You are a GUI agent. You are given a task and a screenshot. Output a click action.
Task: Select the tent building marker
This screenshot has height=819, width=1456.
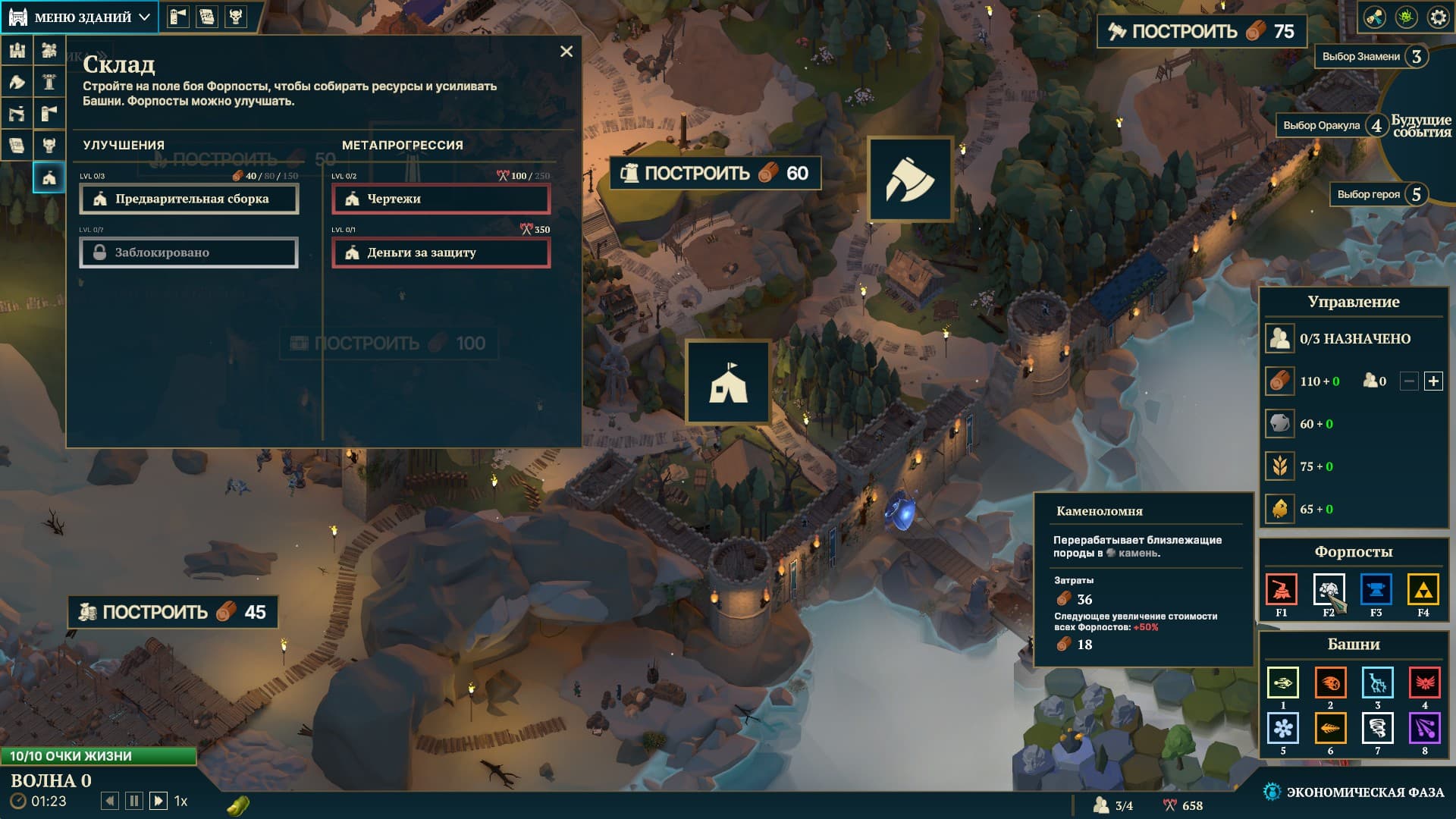pos(728,381)
